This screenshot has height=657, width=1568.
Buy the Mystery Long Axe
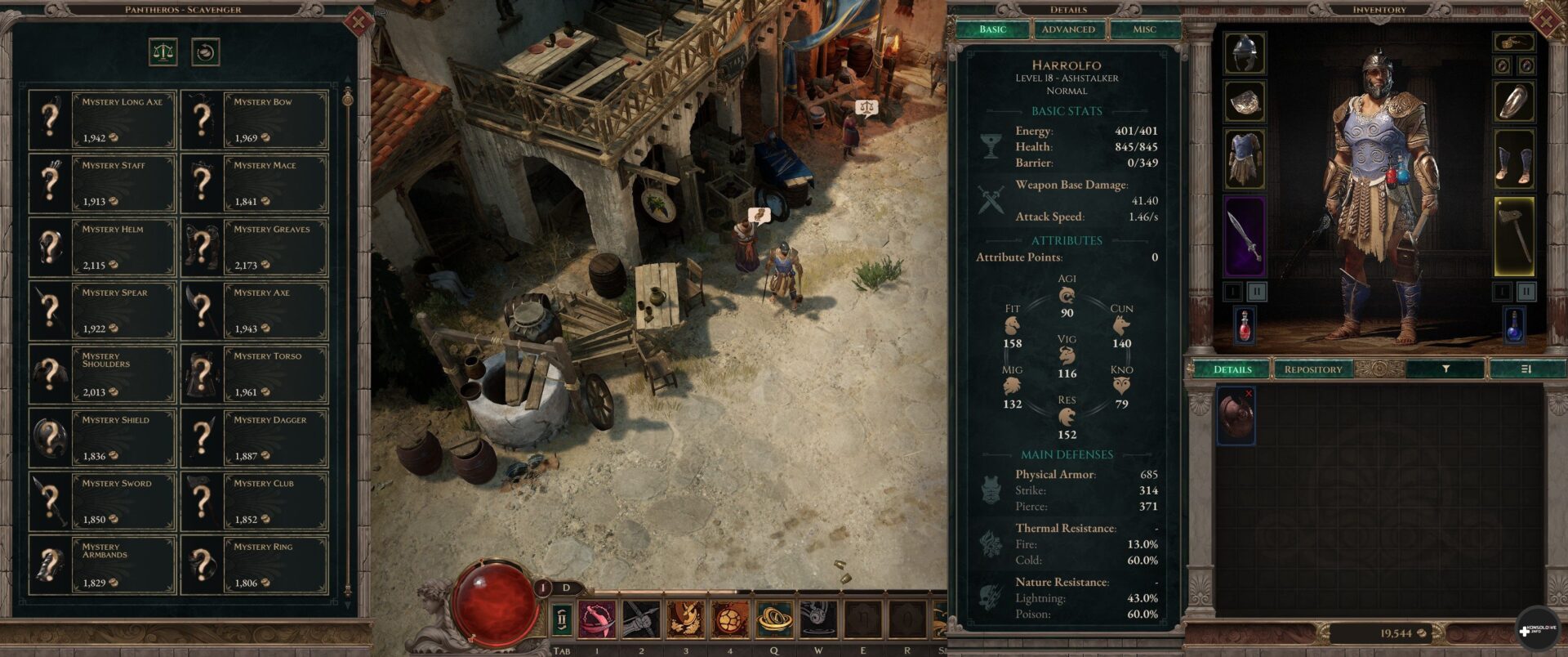[x=102, y=119]
